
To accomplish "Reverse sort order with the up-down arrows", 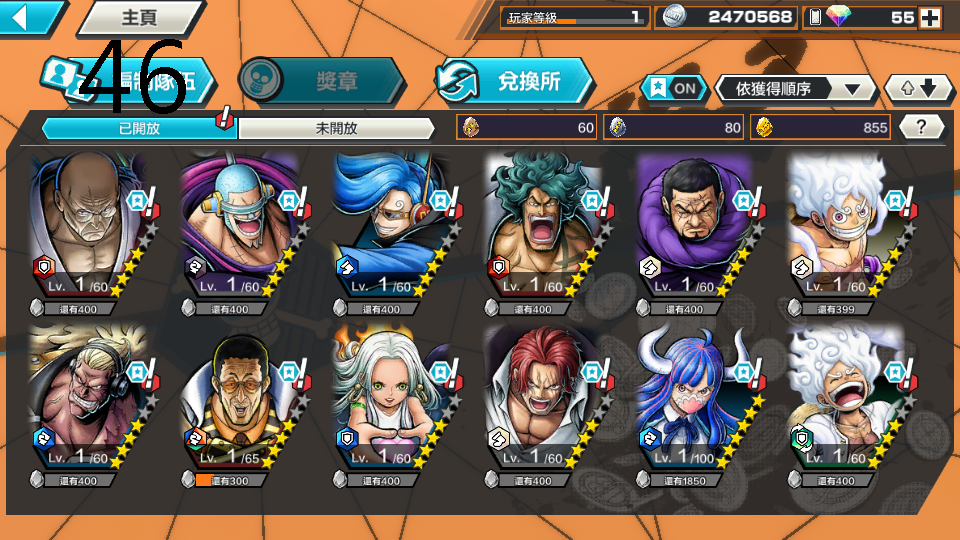I will [x=919, y=89].
